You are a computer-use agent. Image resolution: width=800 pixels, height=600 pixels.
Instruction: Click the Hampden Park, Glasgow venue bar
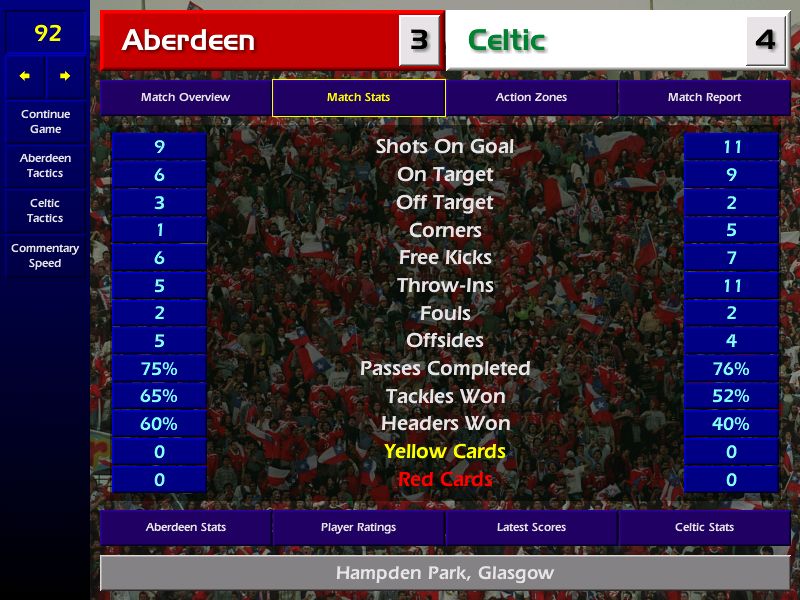[444, 574]
